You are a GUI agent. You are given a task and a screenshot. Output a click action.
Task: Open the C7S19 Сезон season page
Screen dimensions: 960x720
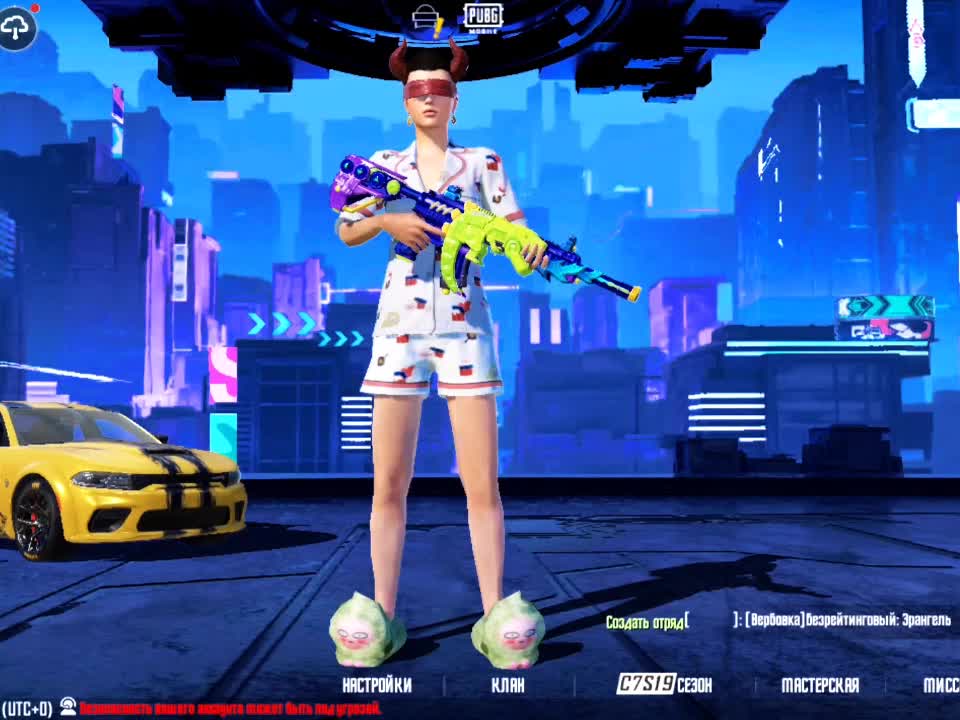664,685
